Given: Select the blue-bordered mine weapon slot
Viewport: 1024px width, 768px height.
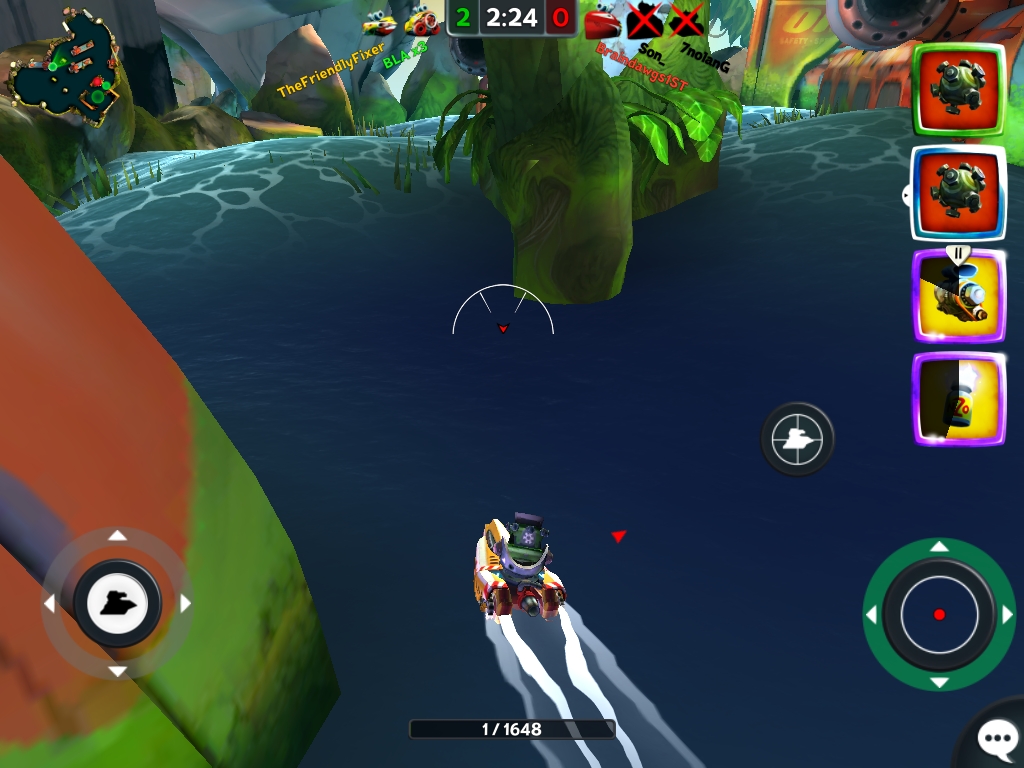Looking at the screenshot, I should (958, 193).
